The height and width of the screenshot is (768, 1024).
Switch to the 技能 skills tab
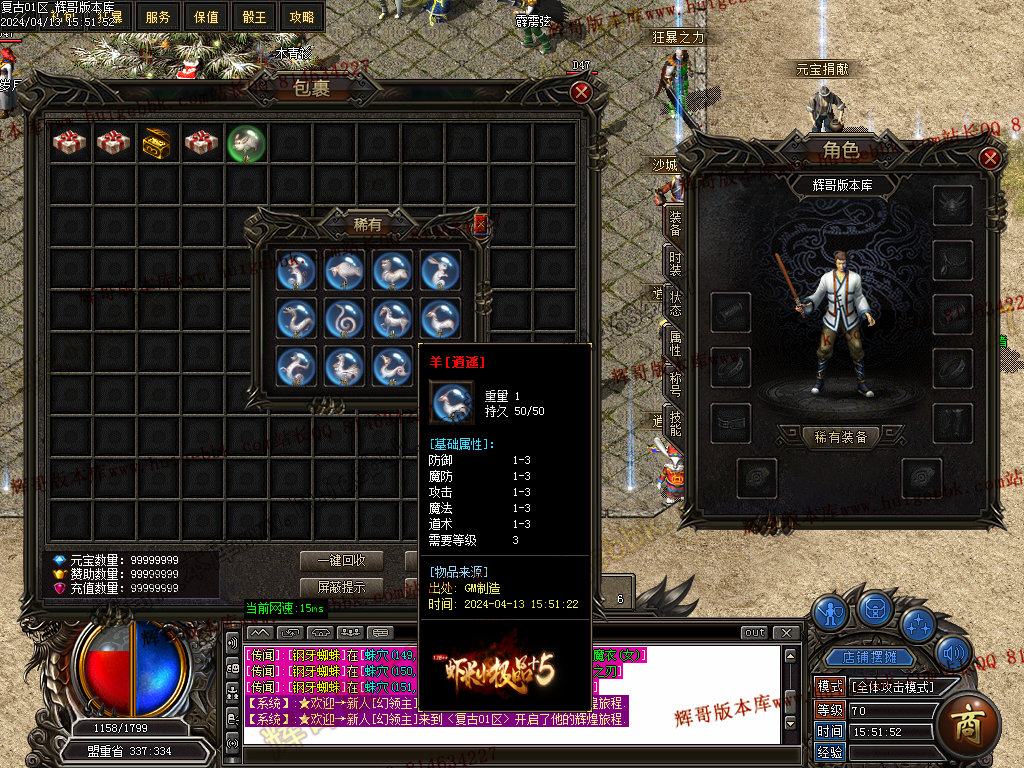coord(675,423)
